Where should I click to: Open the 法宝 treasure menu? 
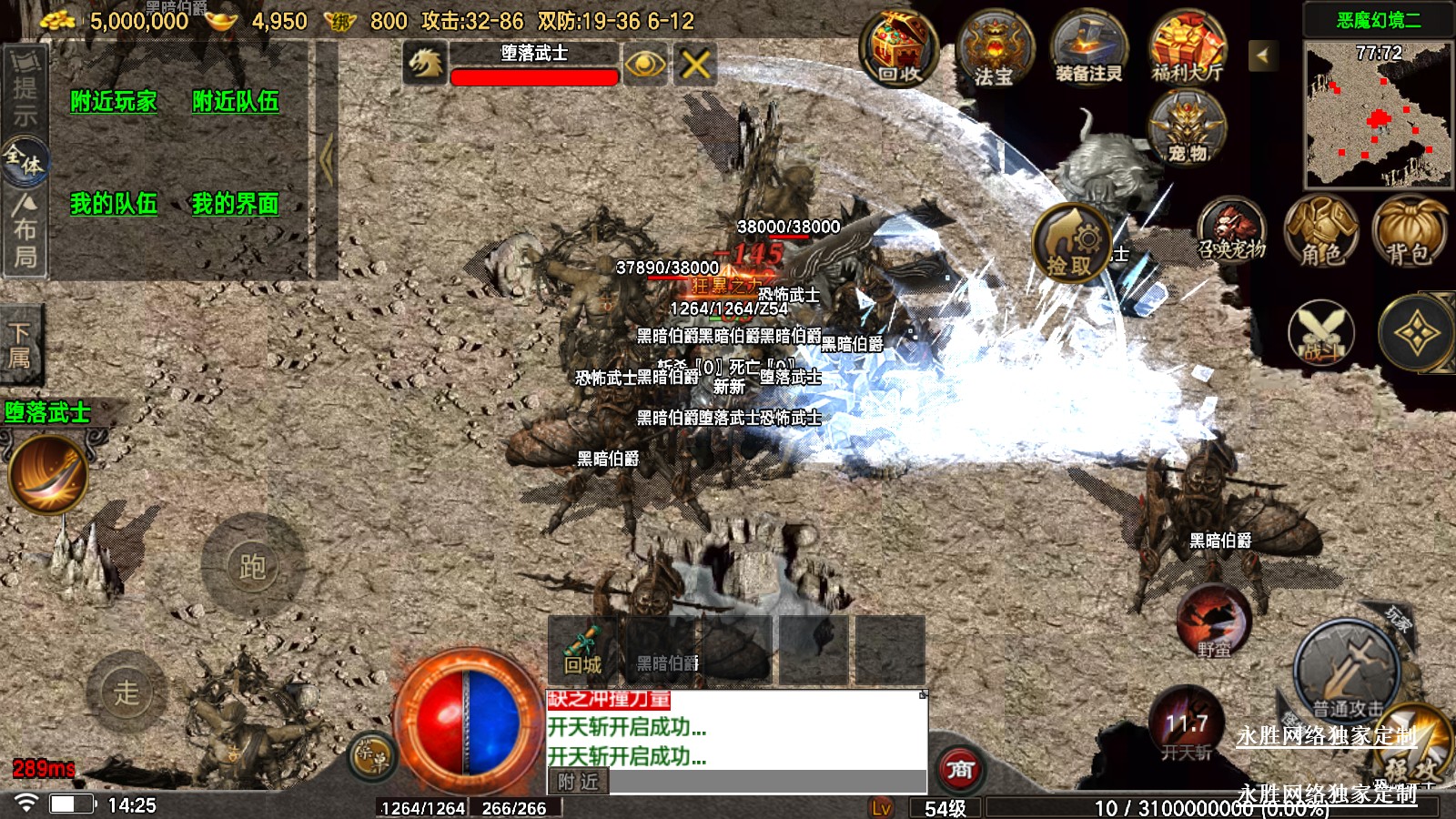point(995,51)
